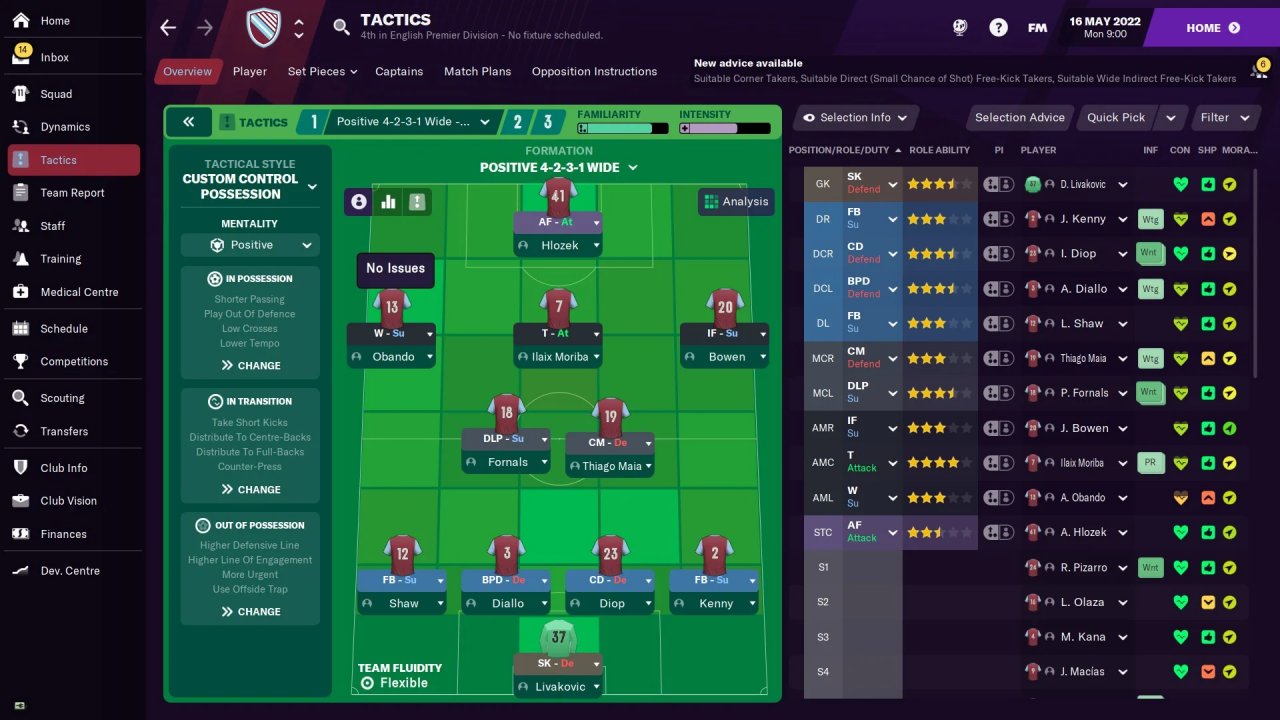Switch to the Set Pieces tab

tap(322, 72)
